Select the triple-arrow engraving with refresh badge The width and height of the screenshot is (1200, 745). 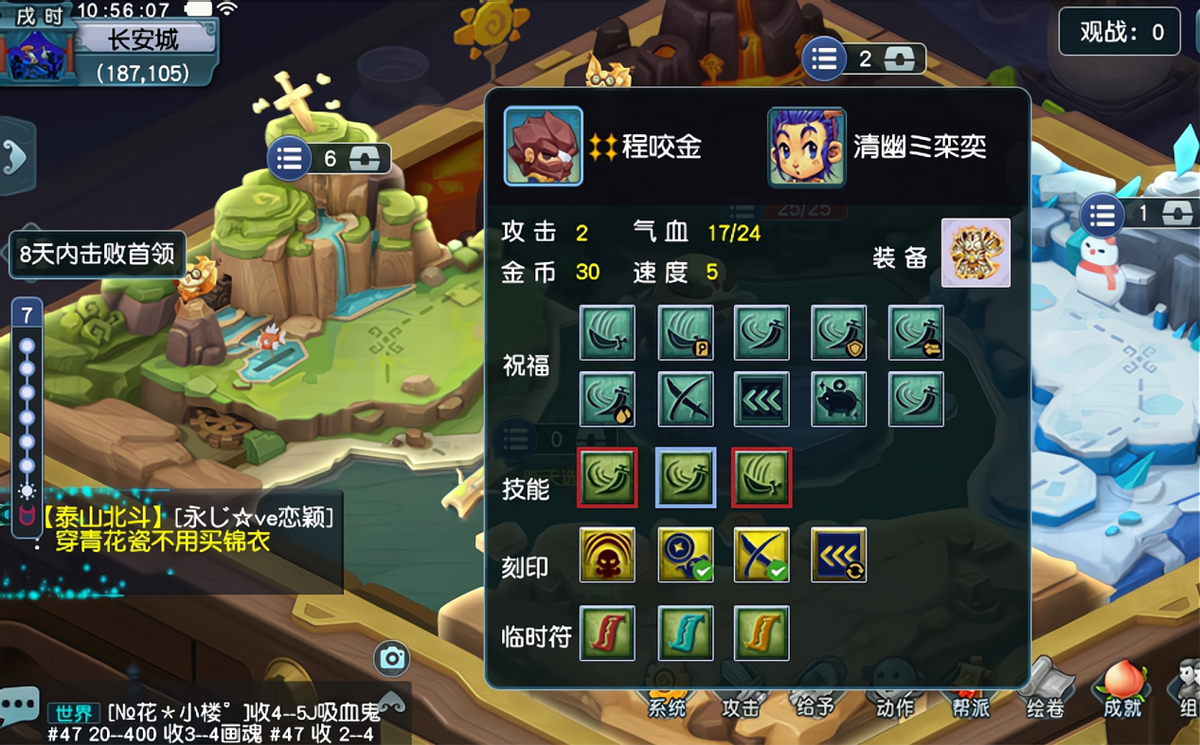tap(838, 555)
